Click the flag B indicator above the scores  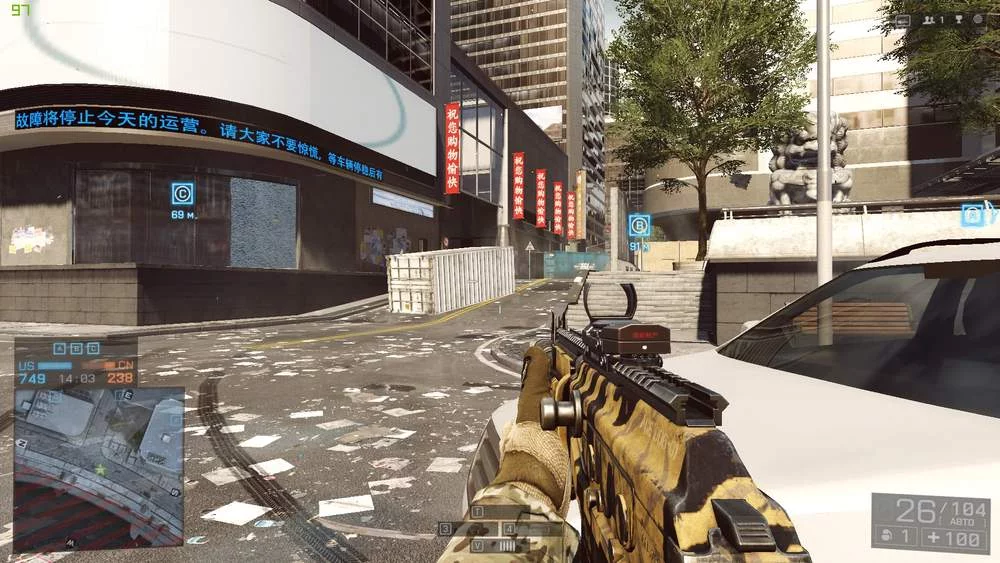coord(74,348)
